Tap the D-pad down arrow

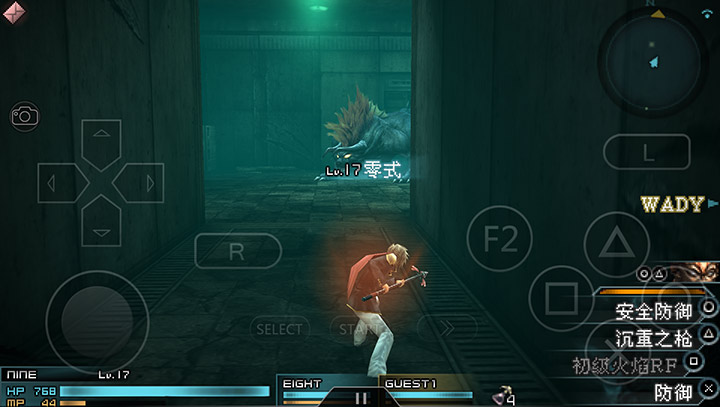coord(100,220)
